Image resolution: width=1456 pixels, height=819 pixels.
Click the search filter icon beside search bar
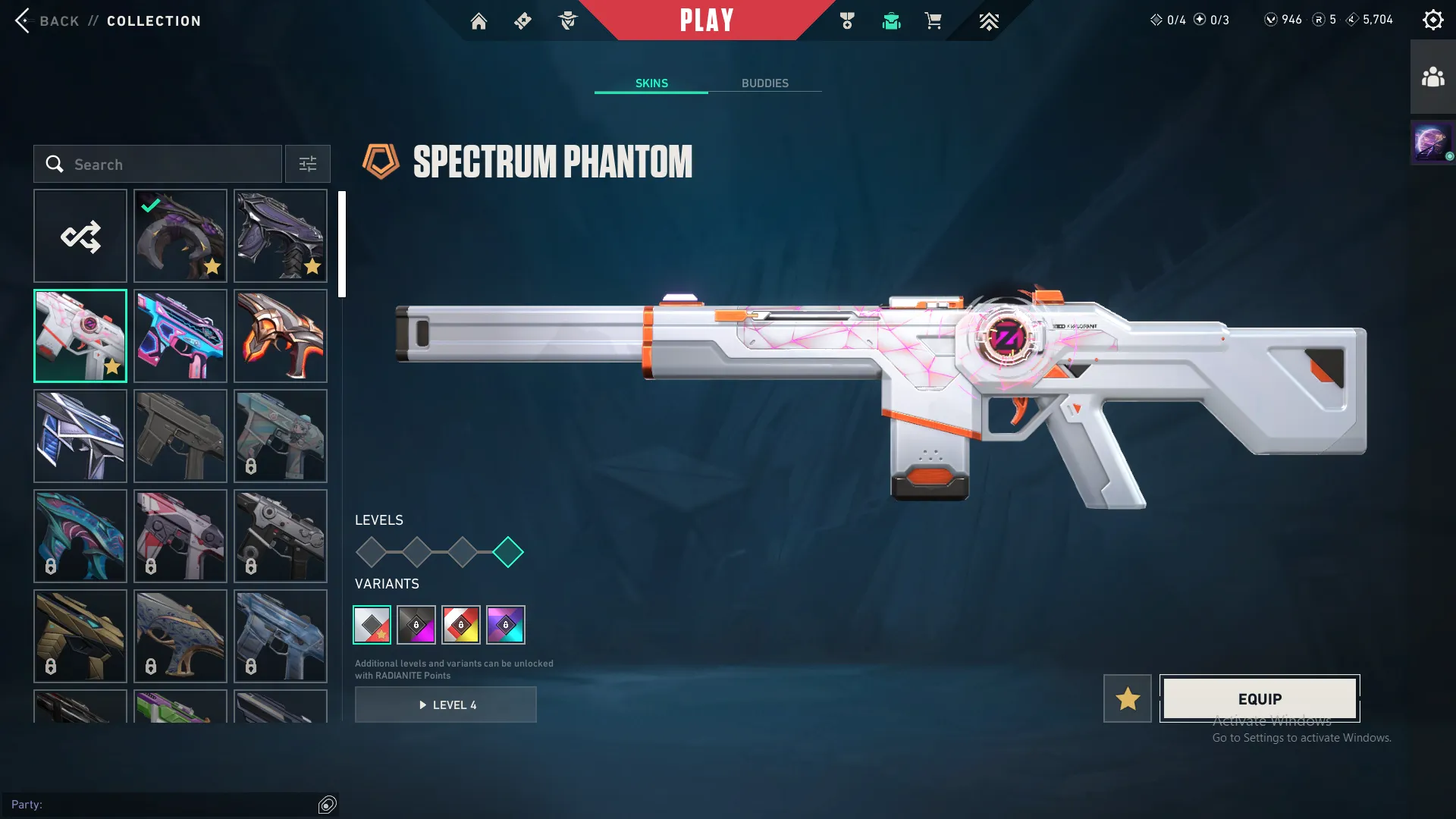click(x=307, y=164)
